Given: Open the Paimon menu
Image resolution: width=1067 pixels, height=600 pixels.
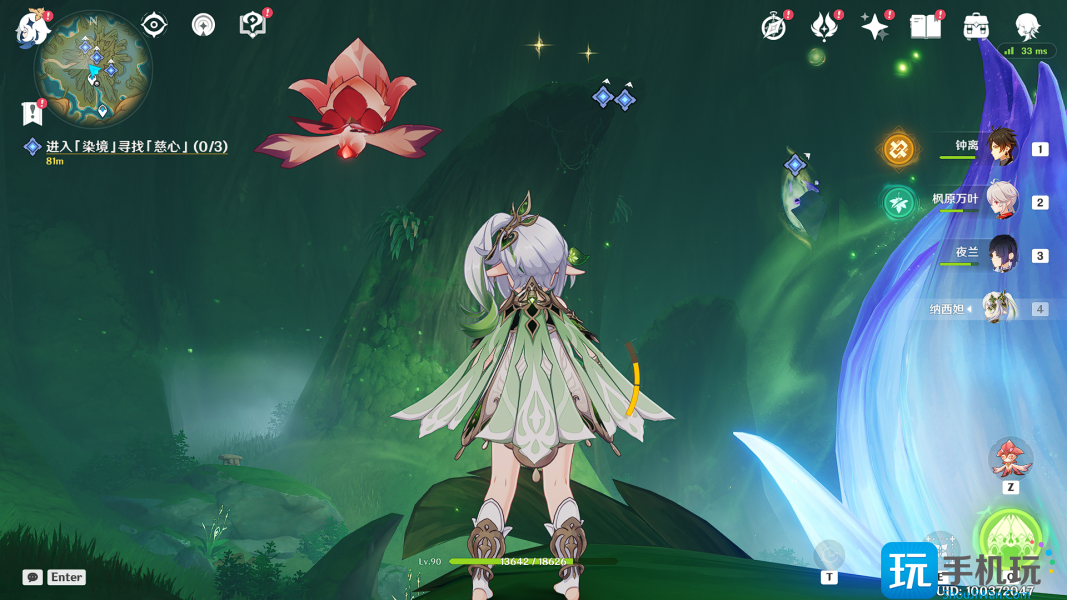Looking at the screenshot, I should pos(32,27).
